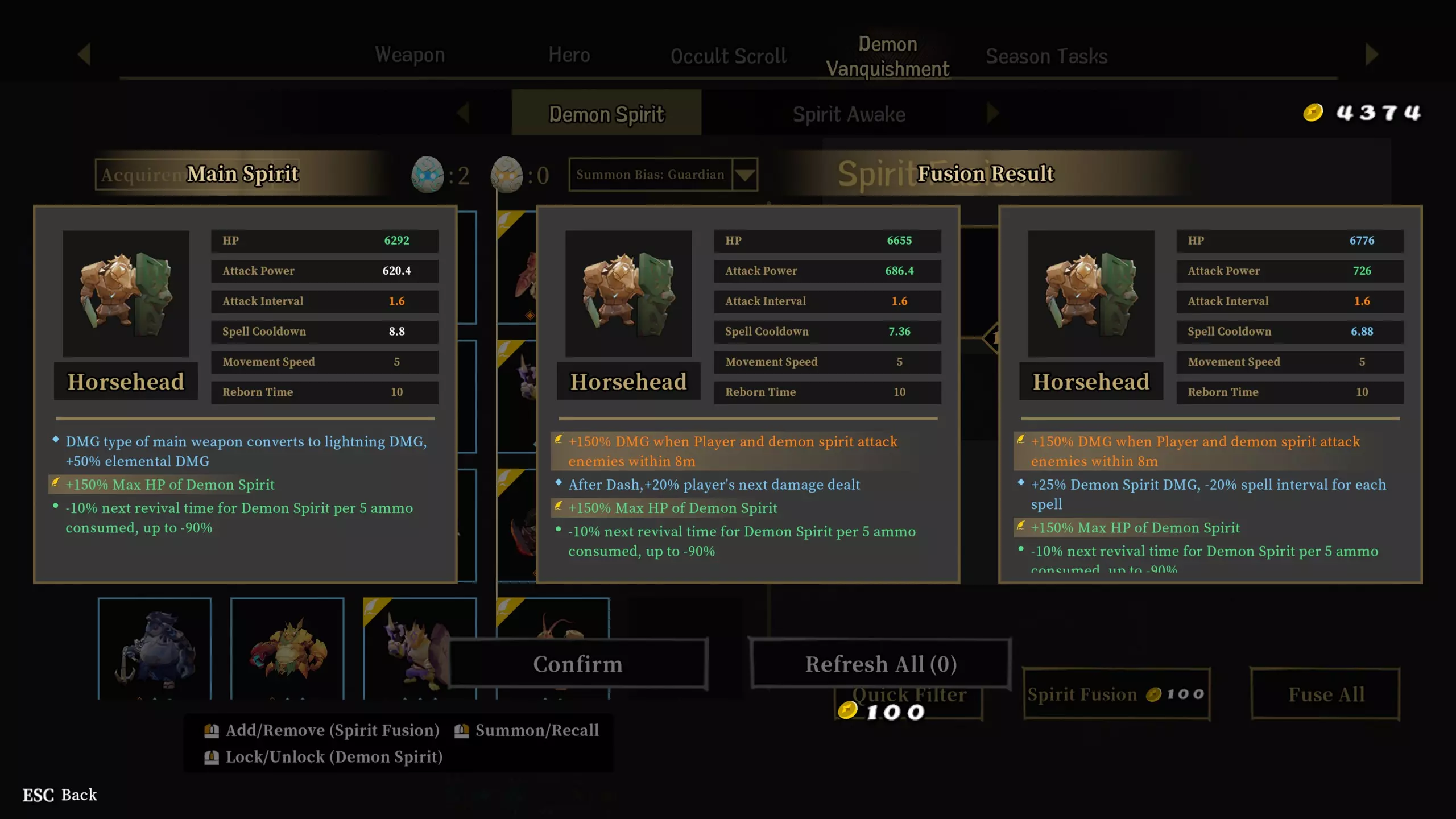
Task: Select the Demon Spirit sub-tab
Action: pos(606,114)
